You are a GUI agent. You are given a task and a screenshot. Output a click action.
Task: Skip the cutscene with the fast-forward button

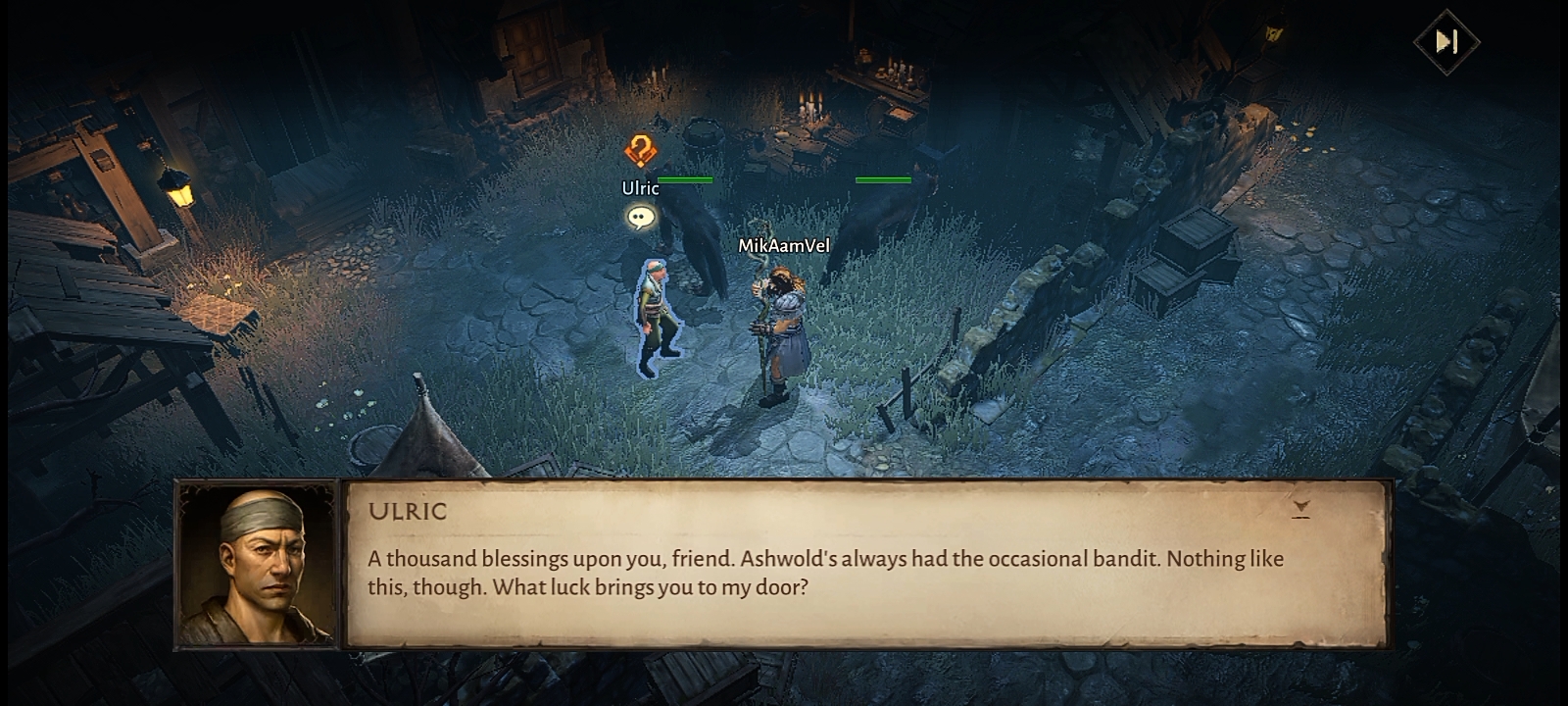pyautogui.click(x=1445, y=41)
